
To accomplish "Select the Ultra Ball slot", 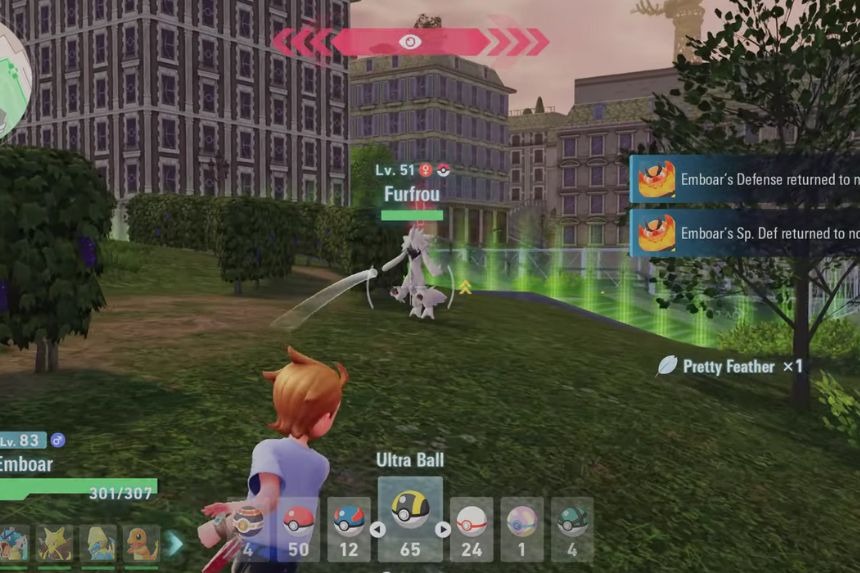I will tap(410, 518).
